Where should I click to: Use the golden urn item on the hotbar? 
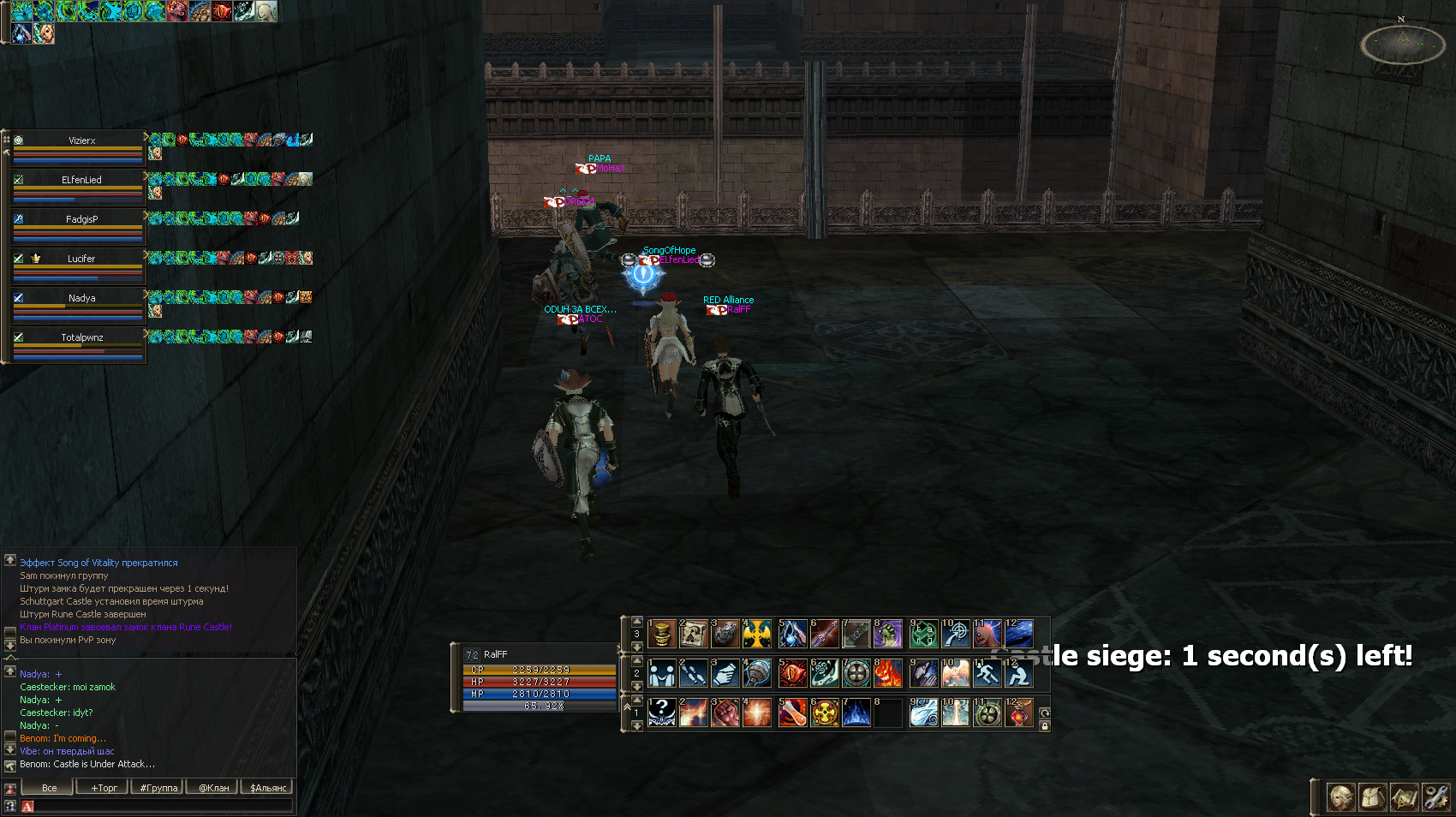pyautogui.click(x=661, y=635)
